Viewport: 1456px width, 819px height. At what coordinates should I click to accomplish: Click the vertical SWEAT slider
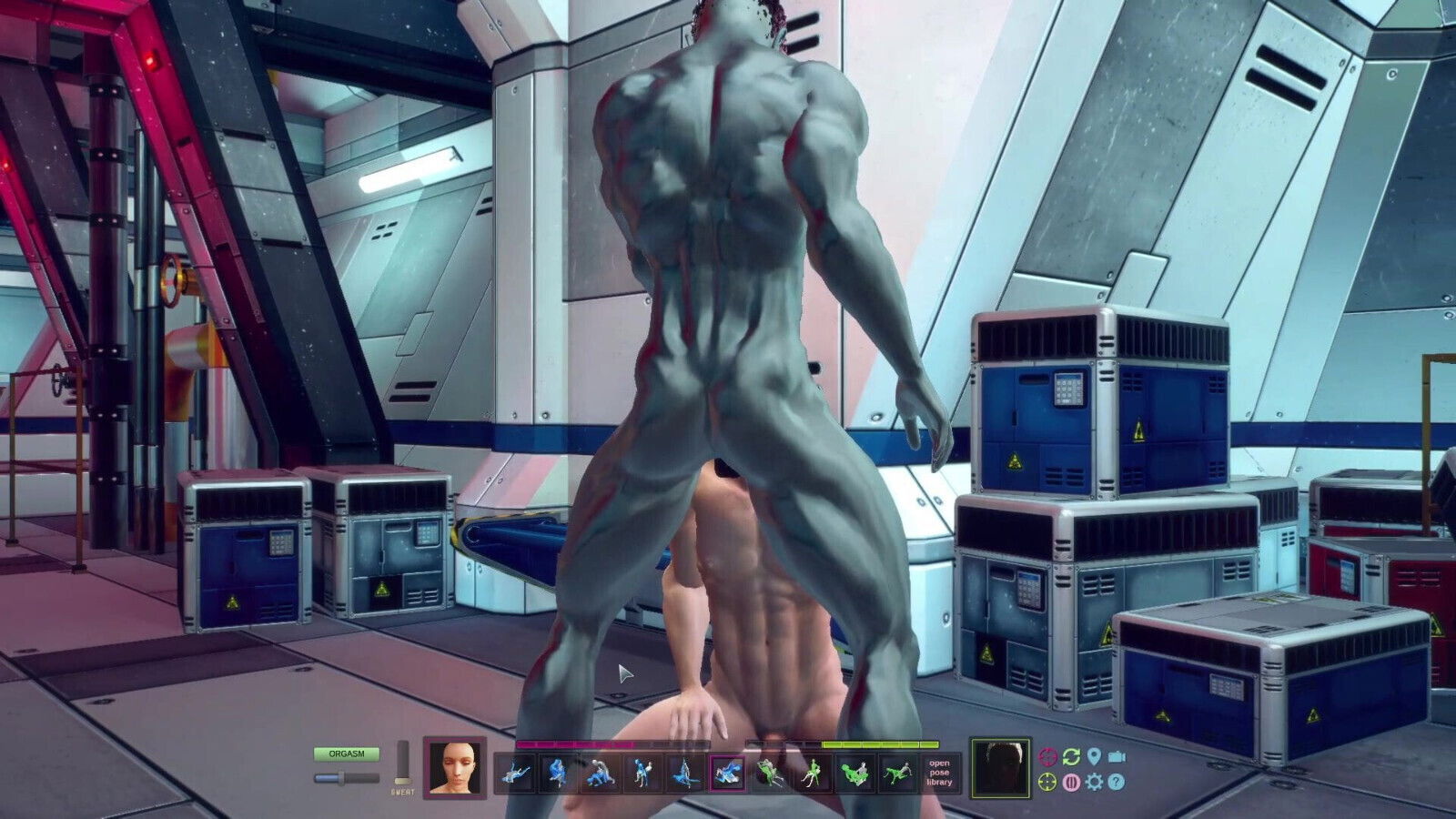coord(402,763)
